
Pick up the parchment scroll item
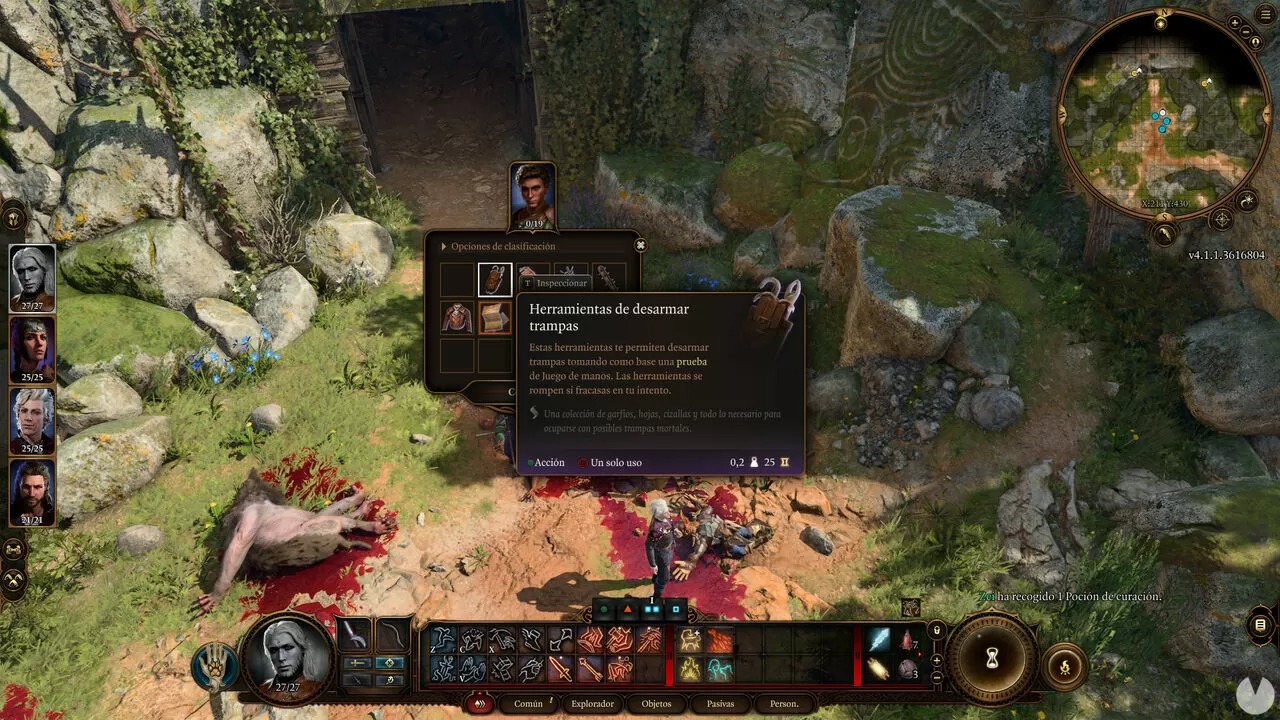coord(494,318)
